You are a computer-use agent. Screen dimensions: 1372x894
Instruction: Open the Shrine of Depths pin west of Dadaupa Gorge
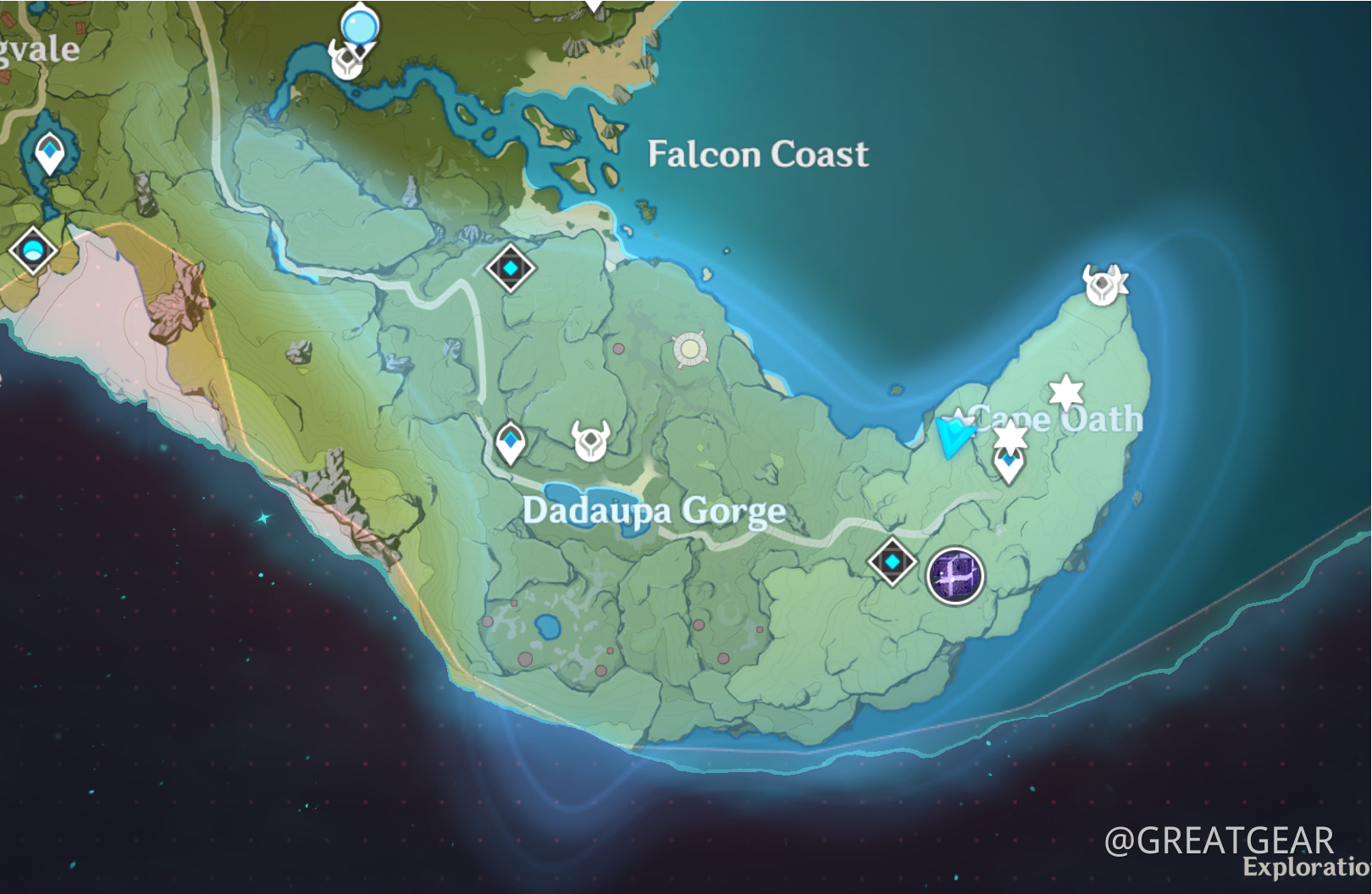click(x=511, y=441)
